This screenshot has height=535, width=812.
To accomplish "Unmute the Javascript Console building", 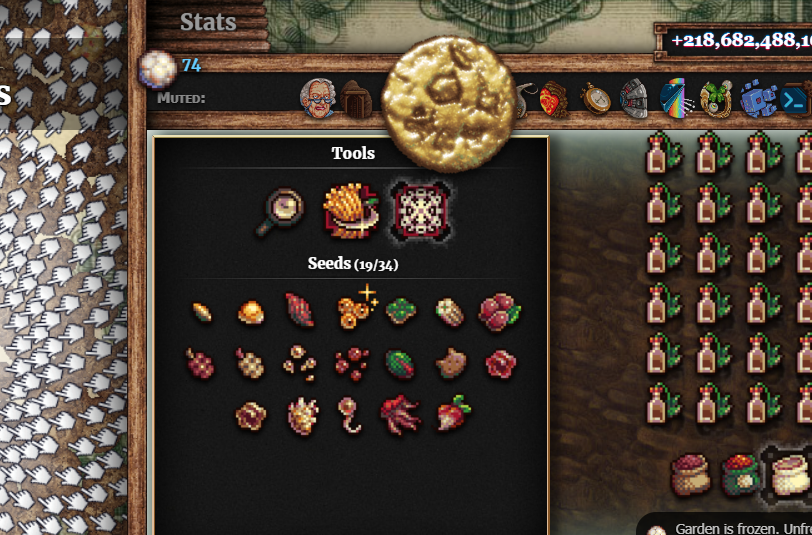I will coord(794,100).
